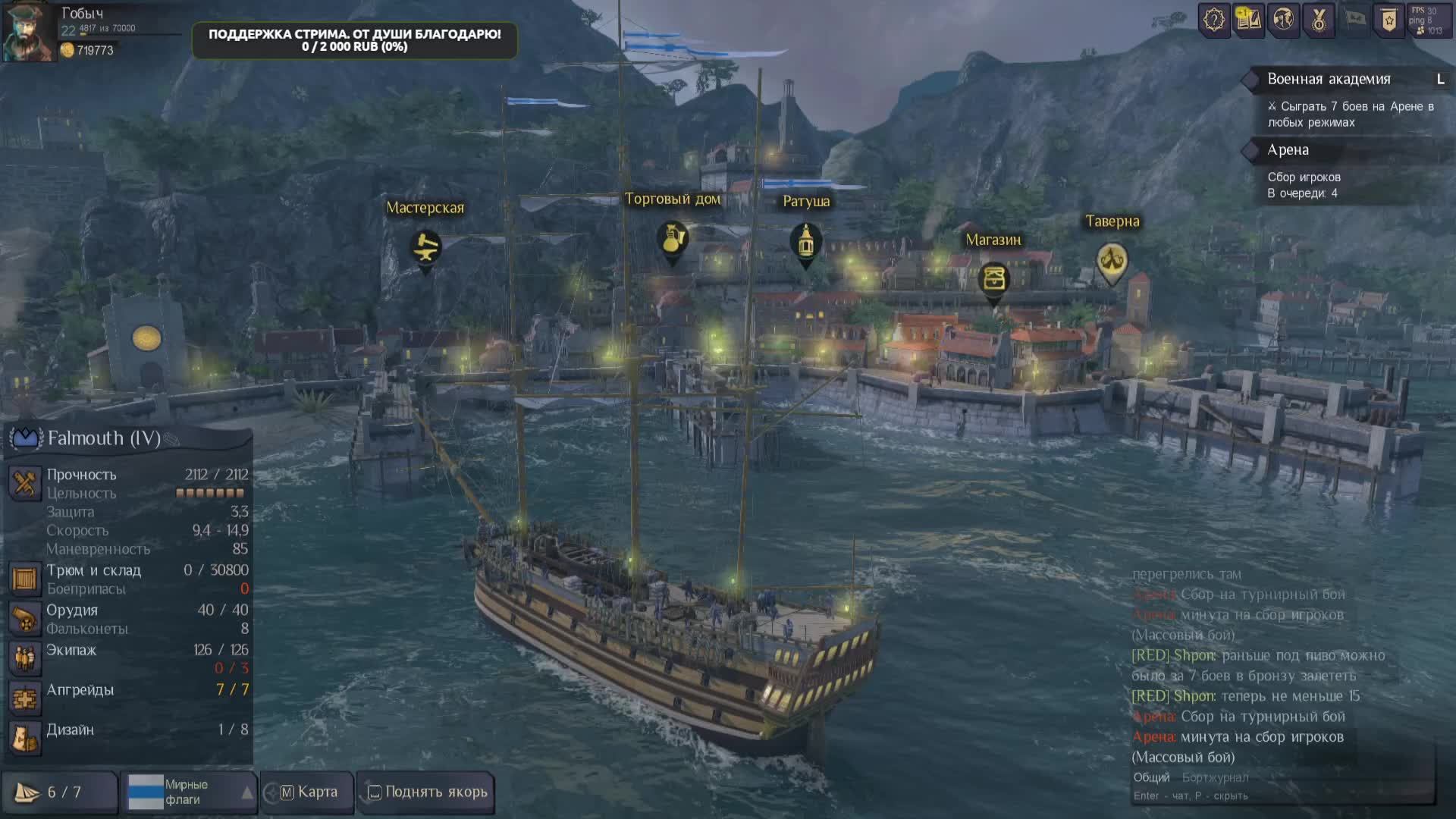The height and width of the screenshot is (819, 1456).
Task: Open the journal book icon
Action: 1248,20
